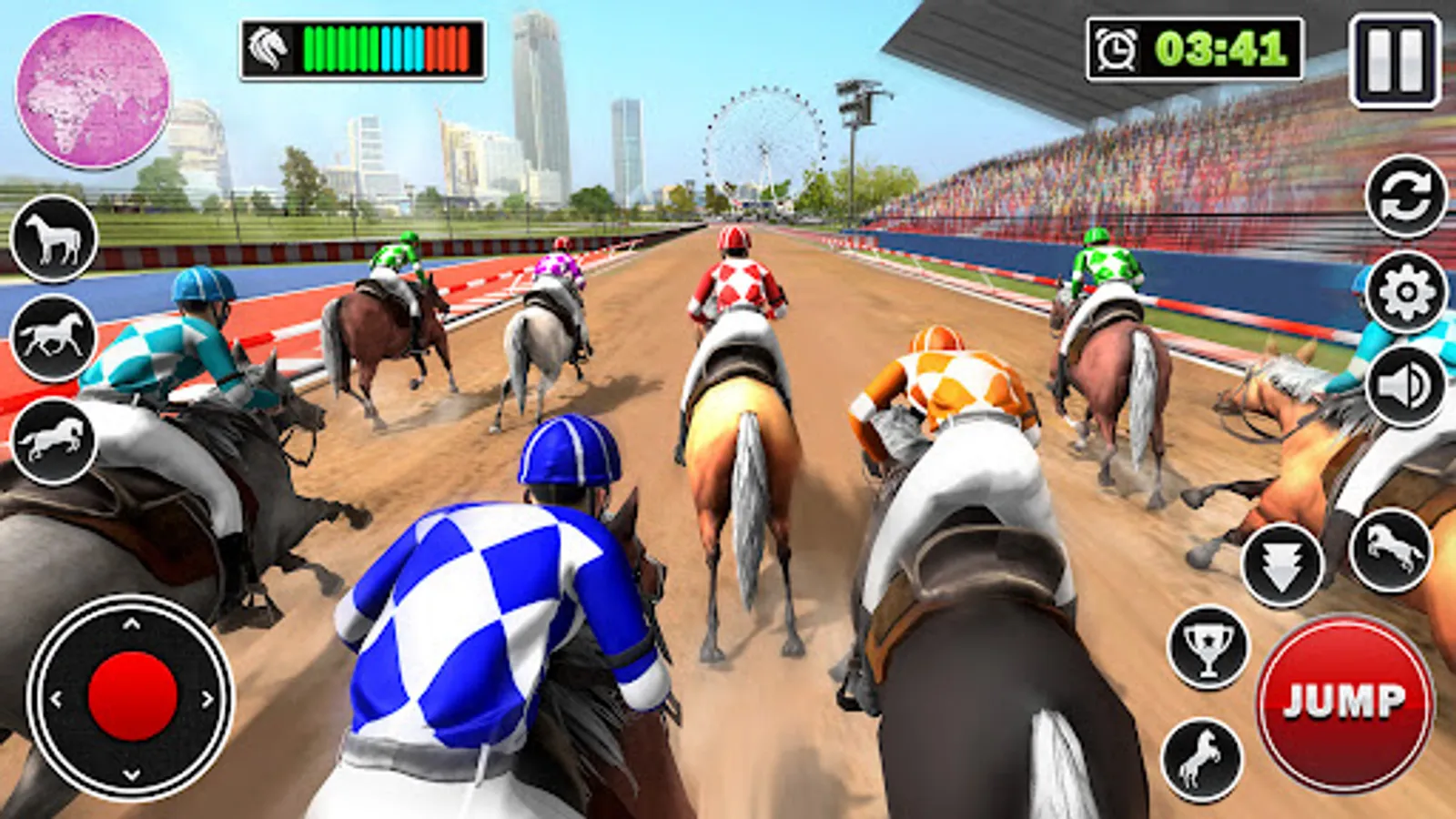The image size is (1456, 819).
Task: Select the standing horse walk icon
Action: click(55, 239)
